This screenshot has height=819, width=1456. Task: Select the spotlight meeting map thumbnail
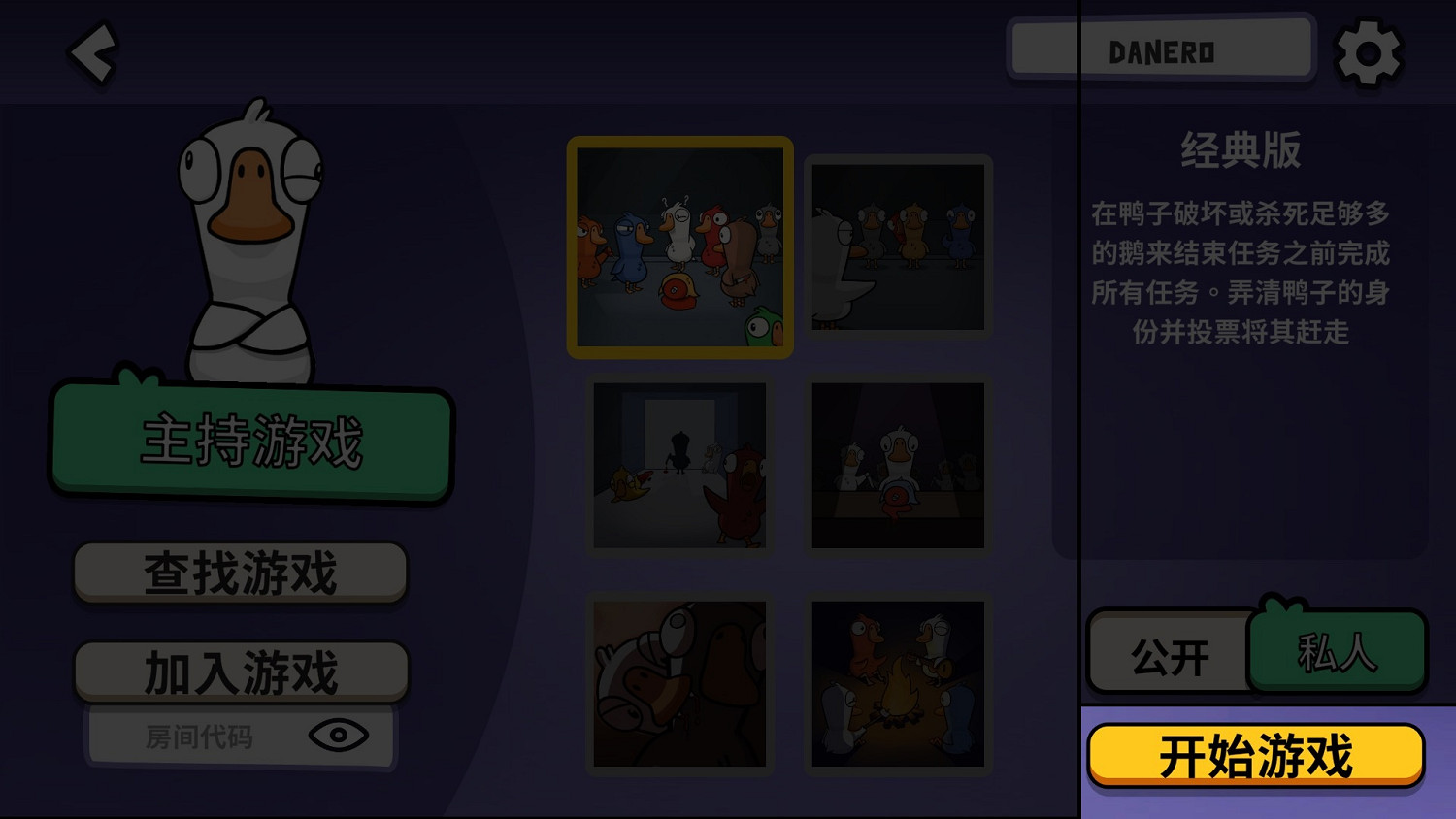(897, 467)
